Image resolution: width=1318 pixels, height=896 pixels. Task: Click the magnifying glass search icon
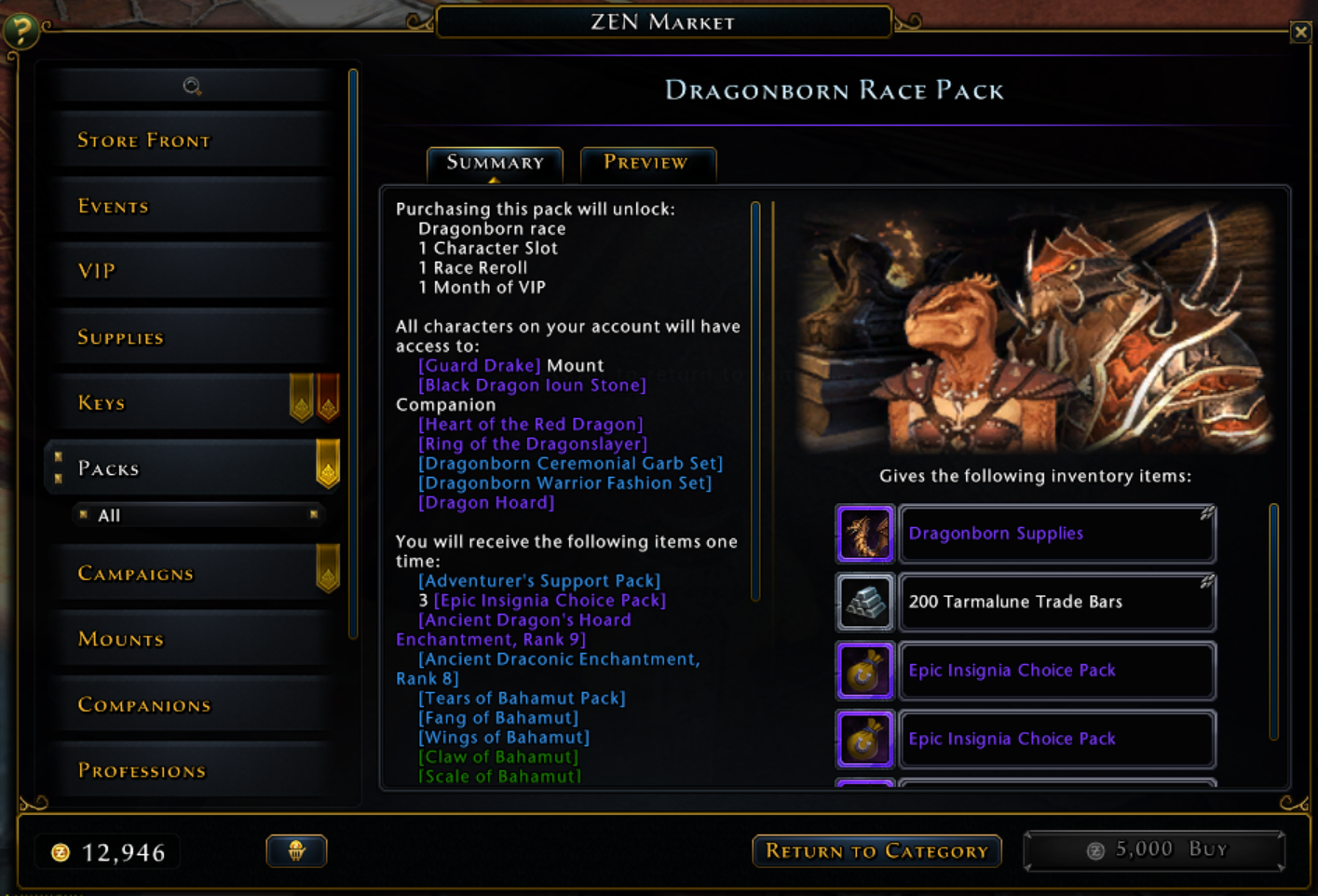pyautogui.click(x=193, y=86)
